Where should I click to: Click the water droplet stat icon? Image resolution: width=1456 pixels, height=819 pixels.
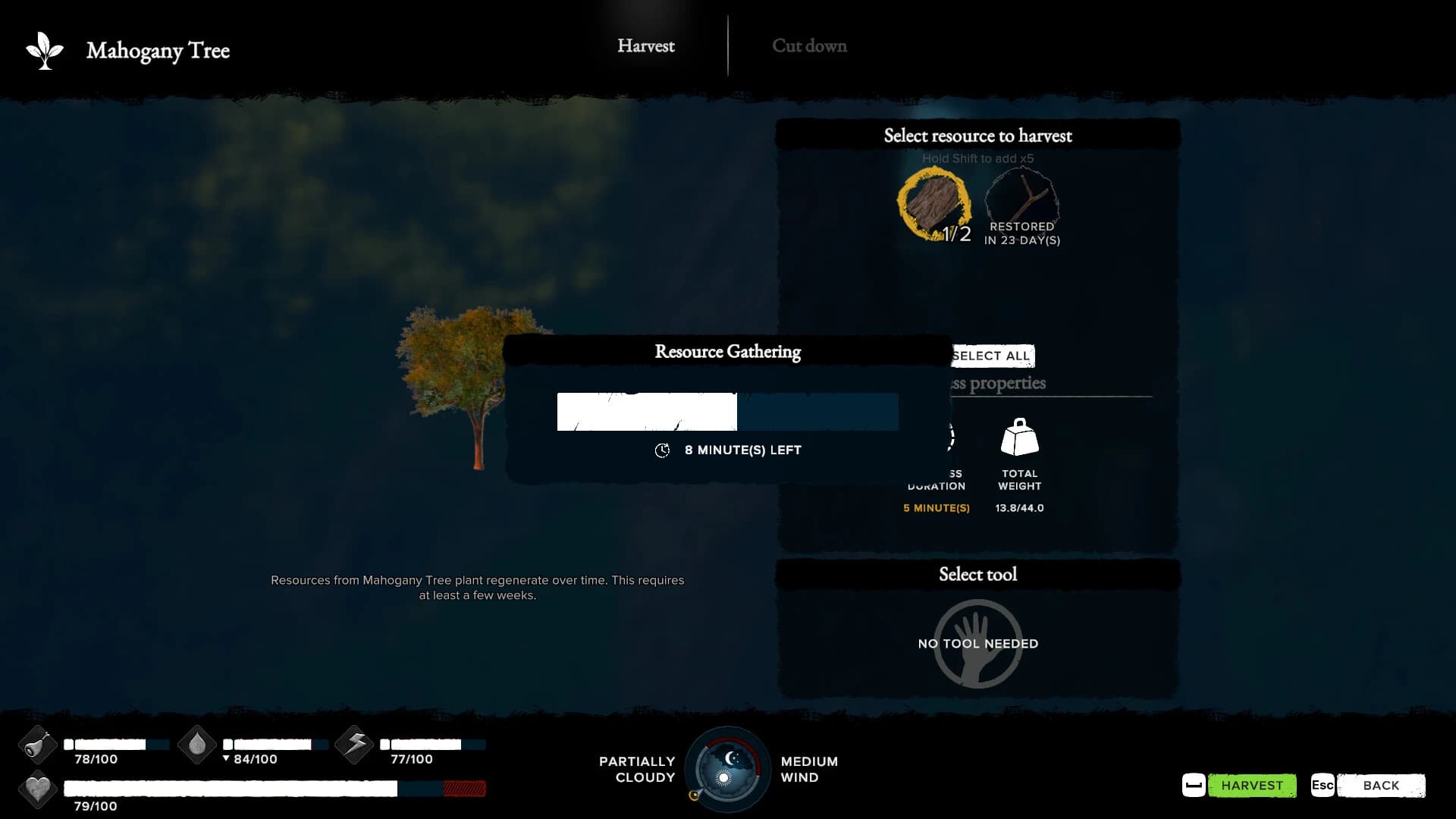pyautogui.click(x=196, y=745)
